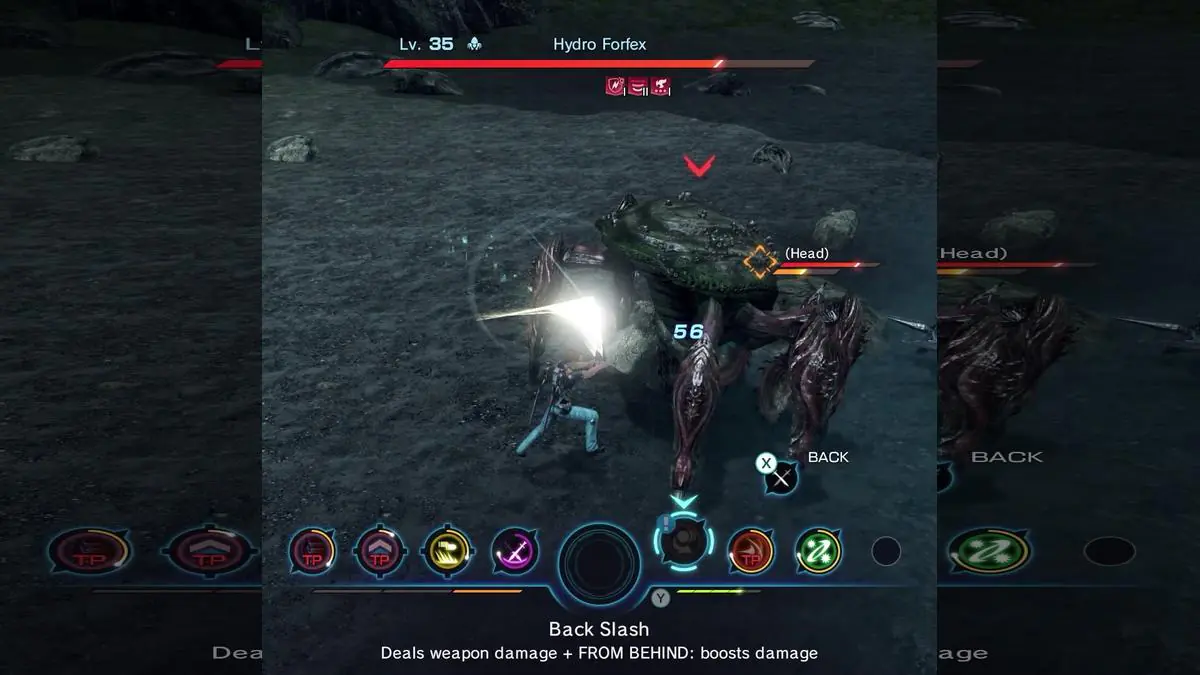Click the large center palette circle
This screenshot has height=675, width=1200.
coord(598,563)
